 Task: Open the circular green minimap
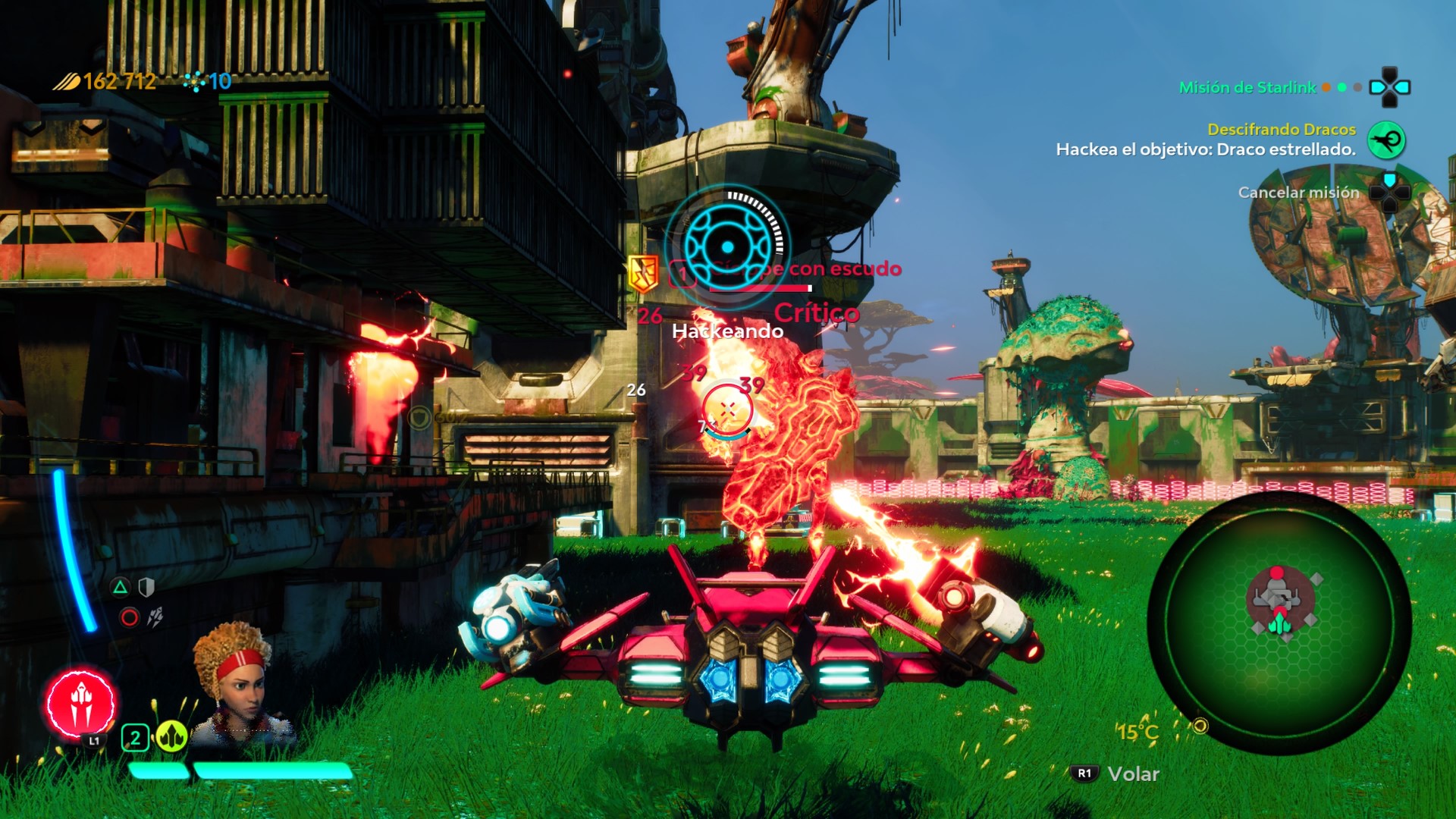click(x=1279, y=623)
